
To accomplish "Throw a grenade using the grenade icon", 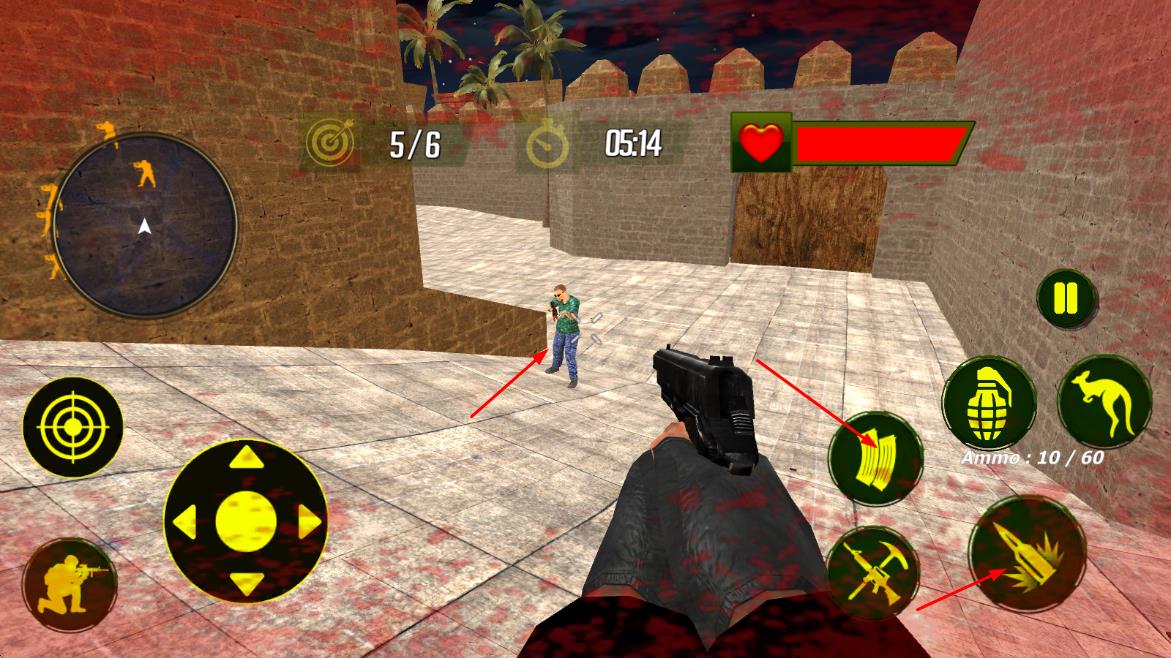I will point(989,404).
